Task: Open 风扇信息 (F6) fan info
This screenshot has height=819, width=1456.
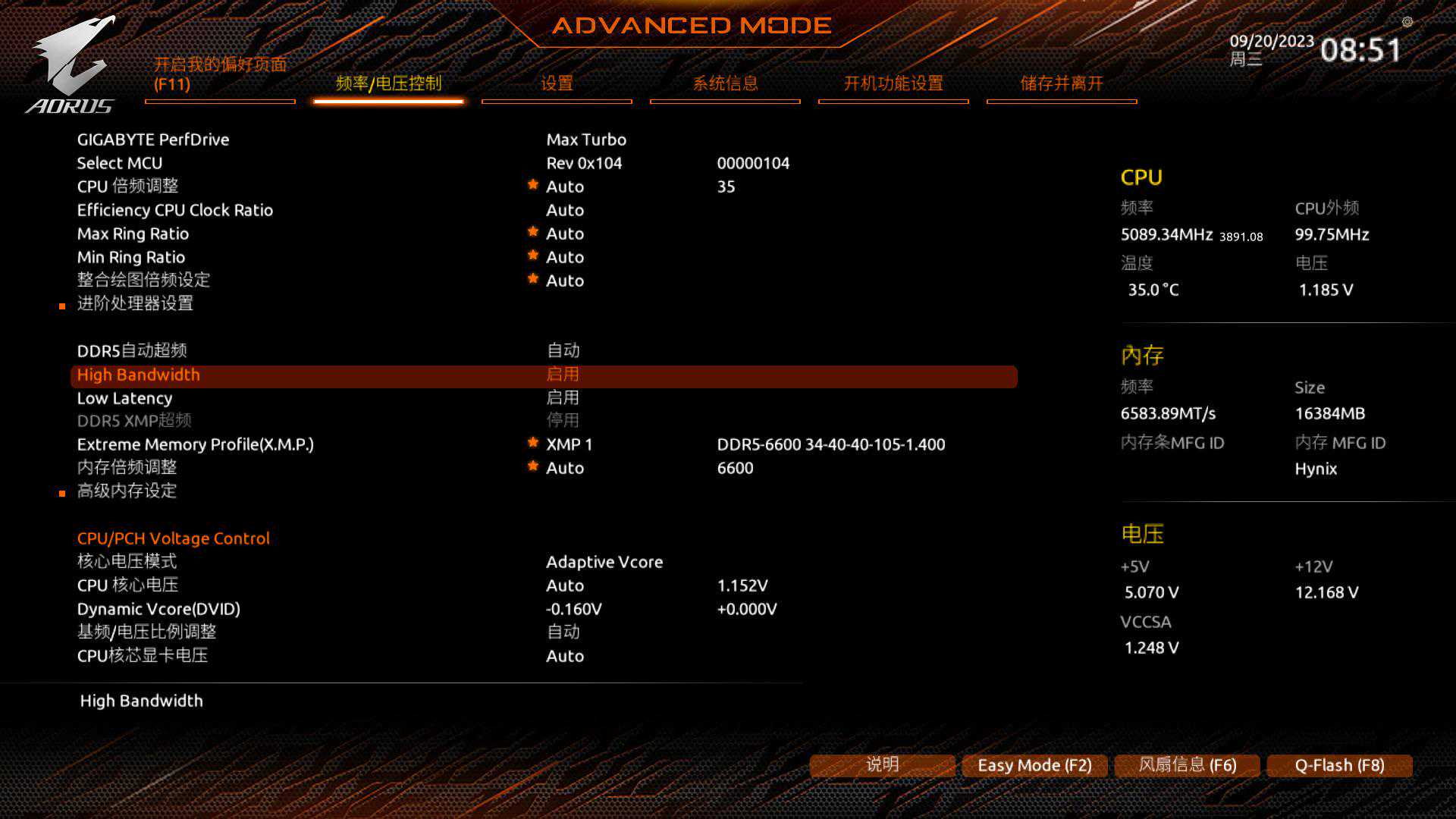Action: (x=1187, y=765)
